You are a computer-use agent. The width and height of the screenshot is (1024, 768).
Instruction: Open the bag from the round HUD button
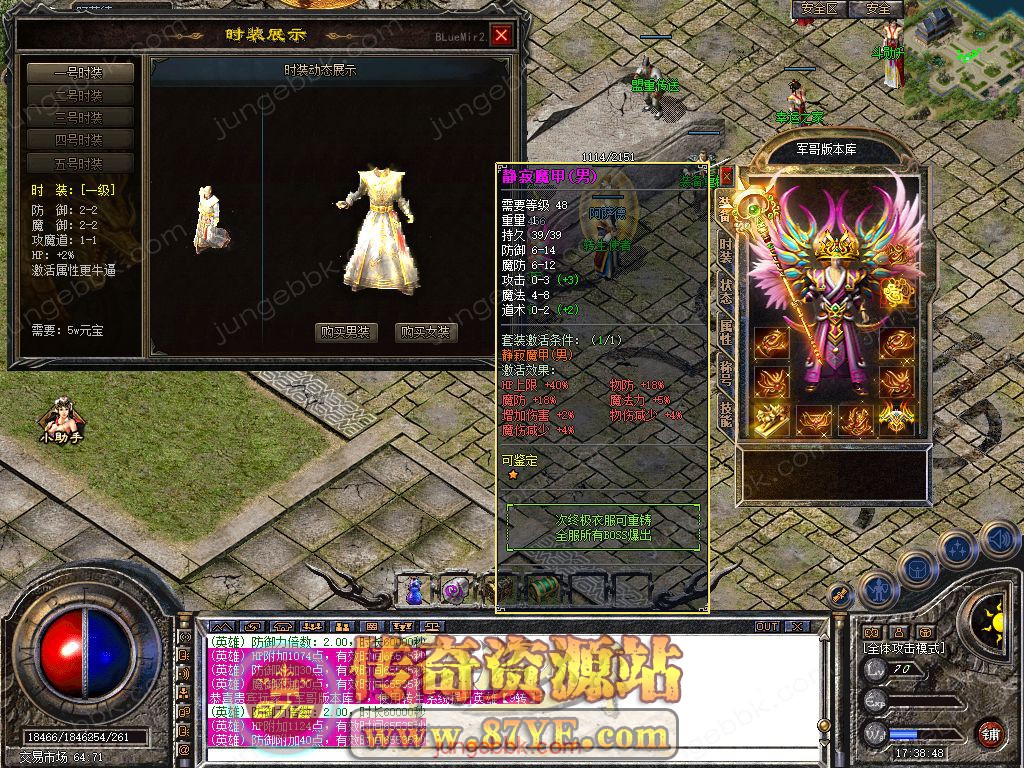point(916,567)
